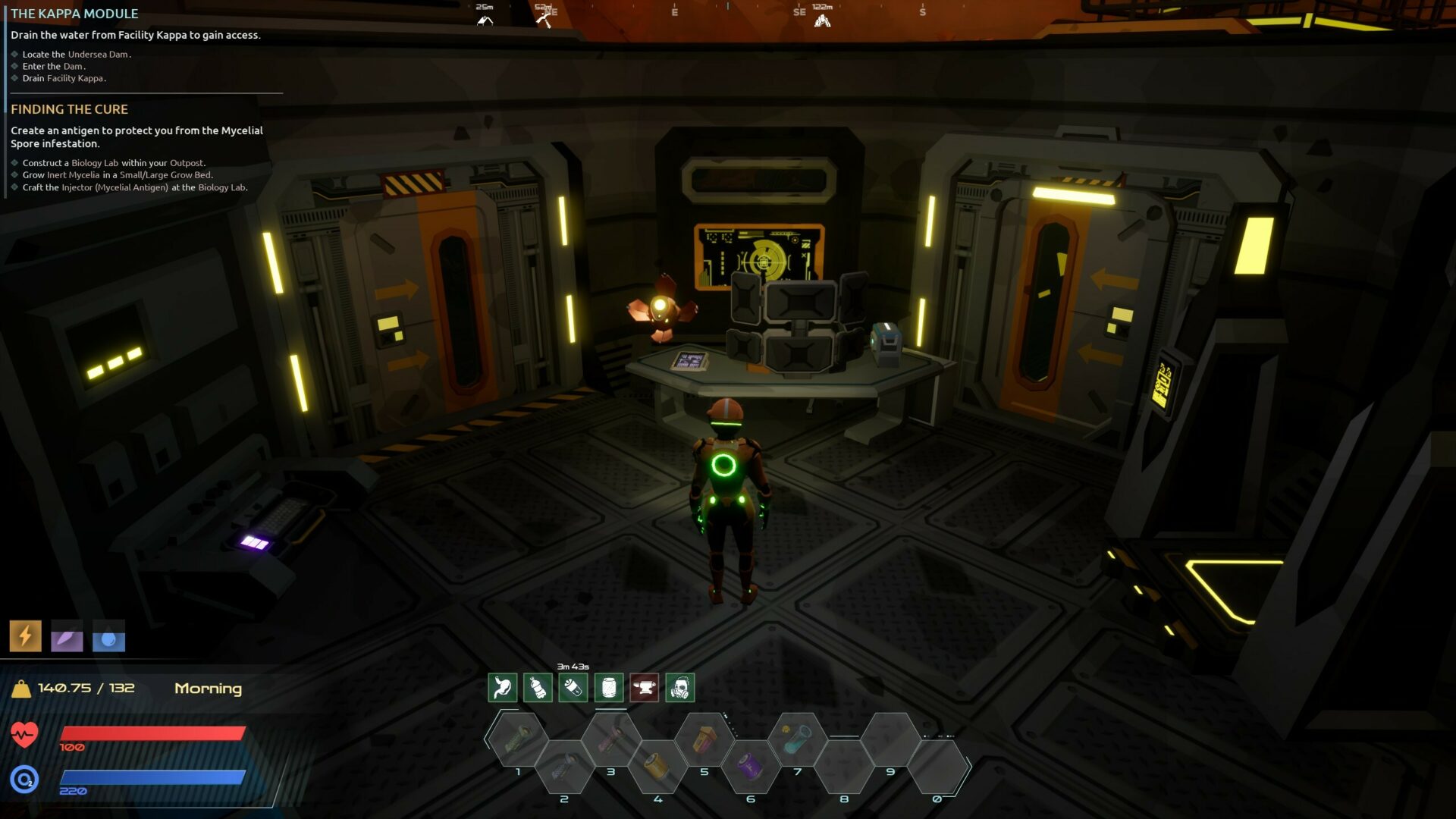
Task: Inspect the red anvil overweight status icon
Action: point(645,688)
